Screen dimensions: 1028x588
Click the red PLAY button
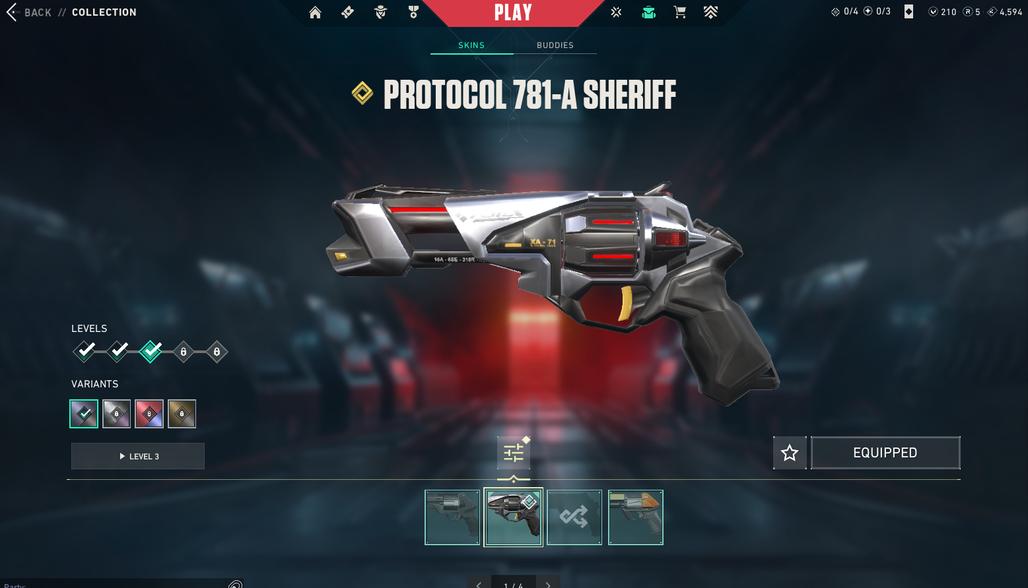(x=513, y=12)
